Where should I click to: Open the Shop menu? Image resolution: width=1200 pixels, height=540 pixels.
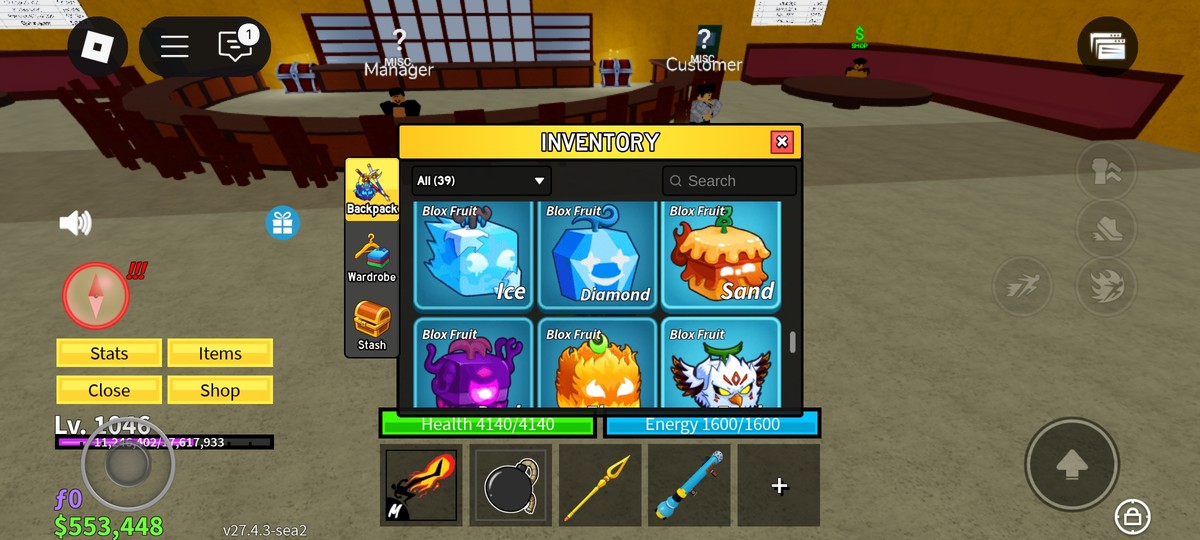(x=220, y=390)
